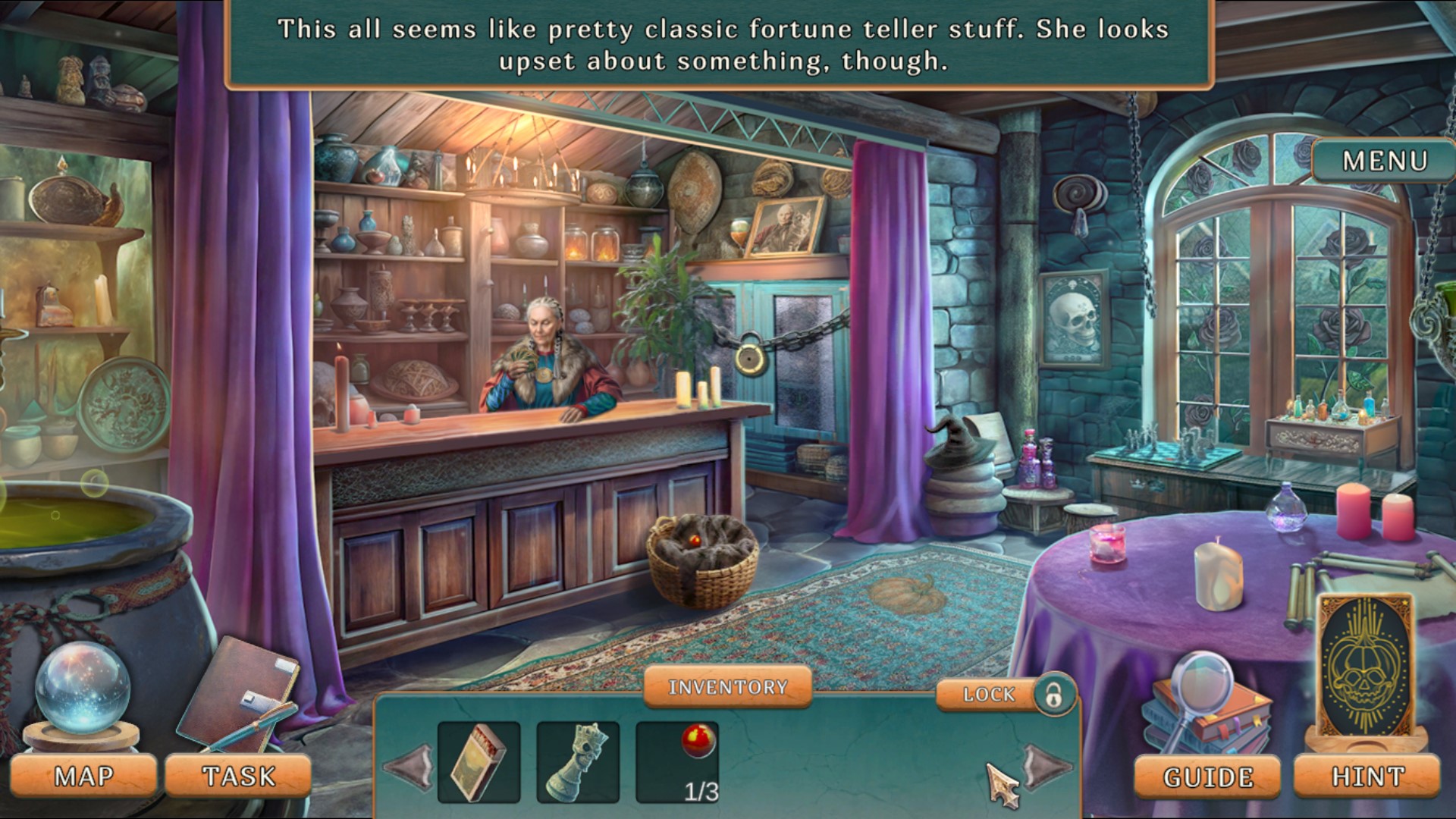The width and height of the screenshot is (1456, 819).
Task: Open the MAP button
Action: tap(83, 777)
